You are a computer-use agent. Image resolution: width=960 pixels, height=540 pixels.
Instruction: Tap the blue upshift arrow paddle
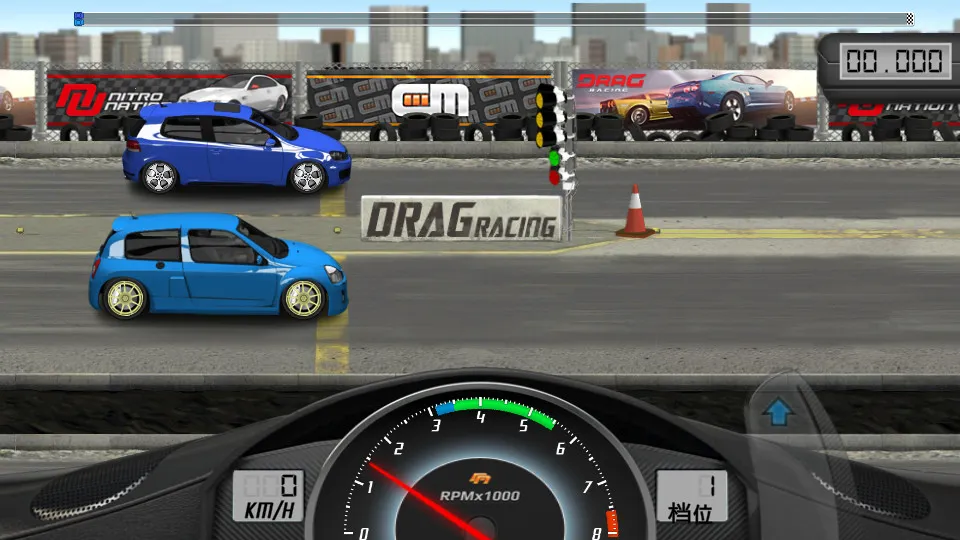[x=779, y=411]
